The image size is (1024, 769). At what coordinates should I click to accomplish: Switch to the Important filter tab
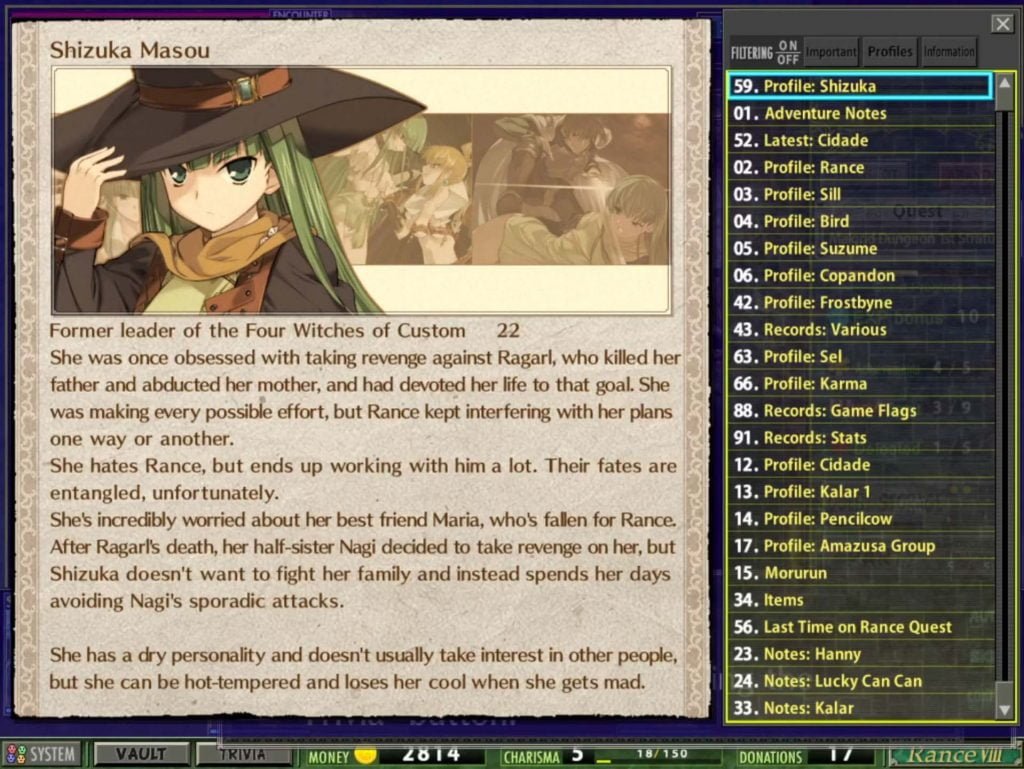coord(831,52)
